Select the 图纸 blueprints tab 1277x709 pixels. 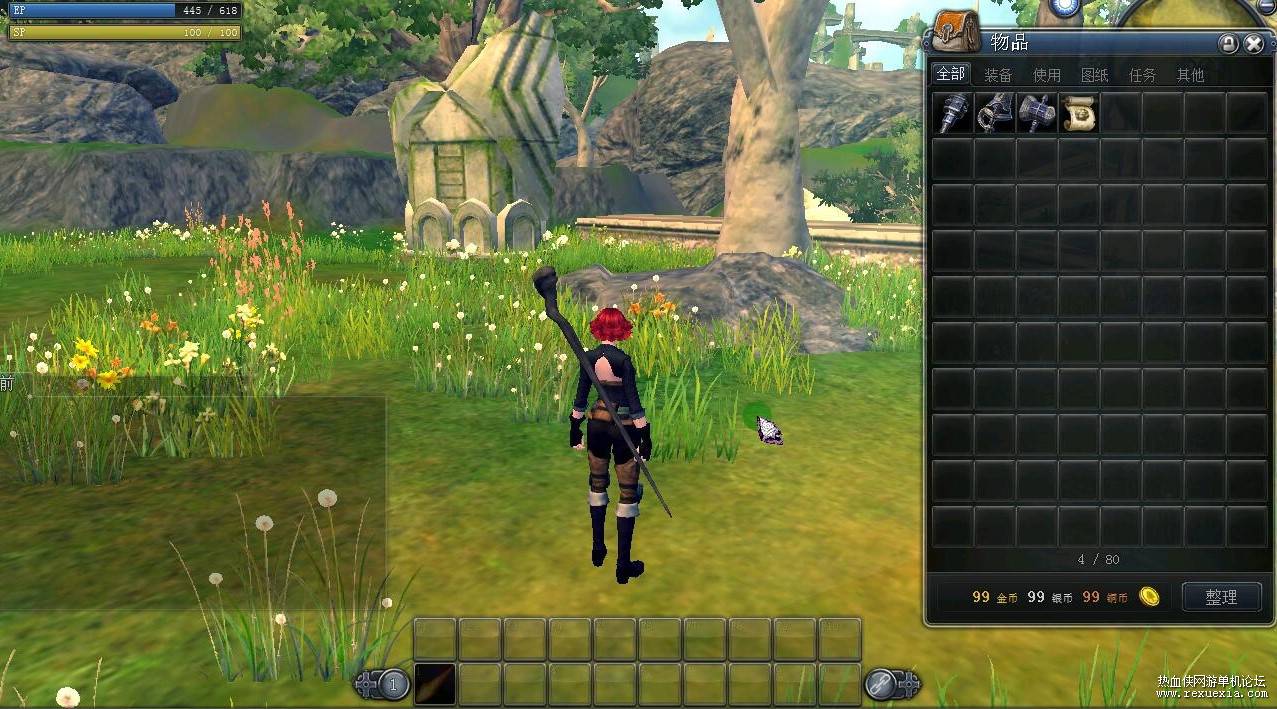coord(1095,75)
